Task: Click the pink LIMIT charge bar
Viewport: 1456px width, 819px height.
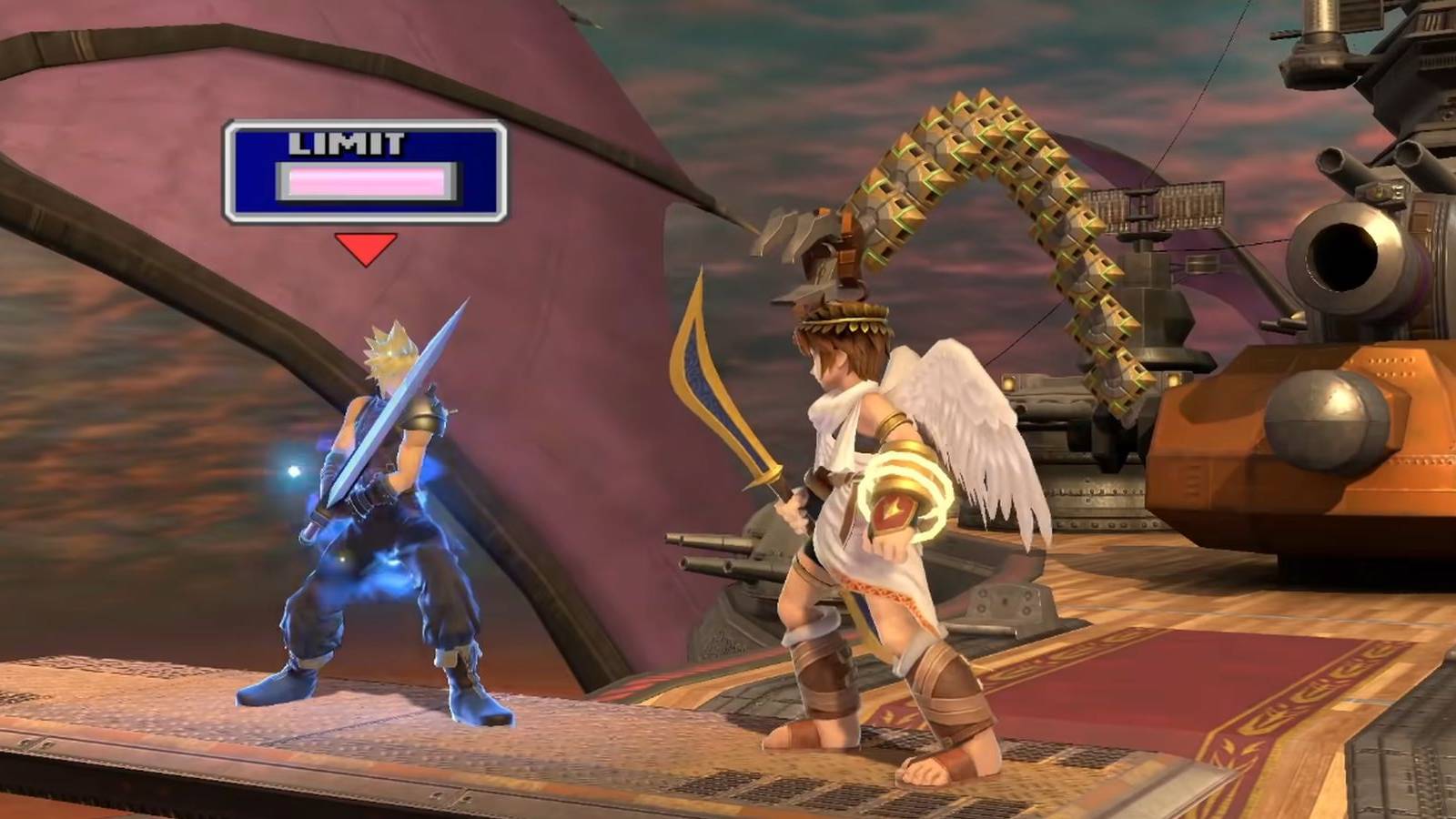Action: click(364, 180)
